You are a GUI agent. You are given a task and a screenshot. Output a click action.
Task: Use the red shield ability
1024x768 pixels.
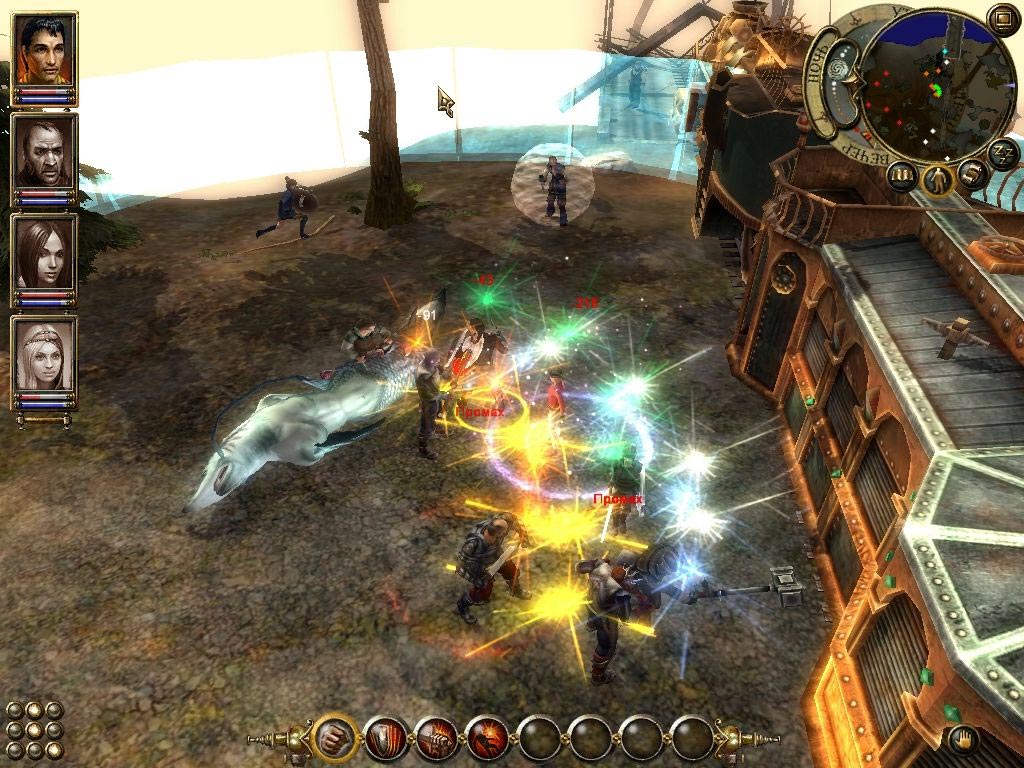385,738
